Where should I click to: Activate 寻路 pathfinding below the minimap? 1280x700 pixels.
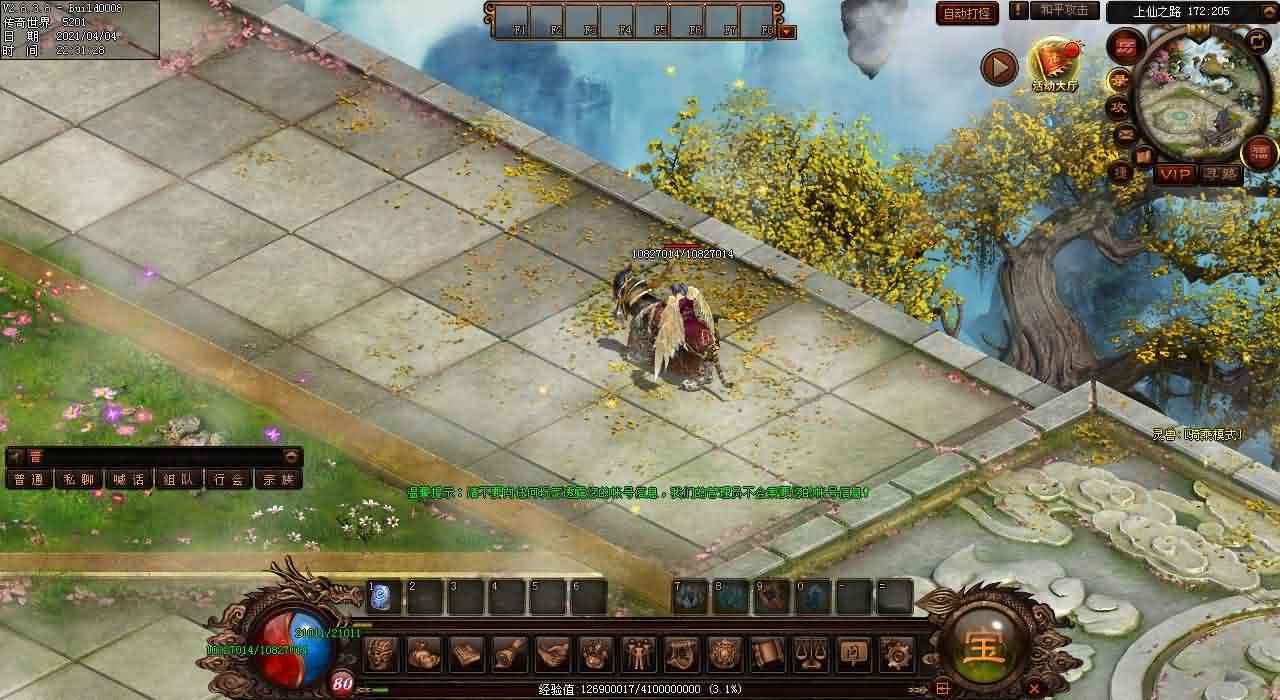(1220, 174)
